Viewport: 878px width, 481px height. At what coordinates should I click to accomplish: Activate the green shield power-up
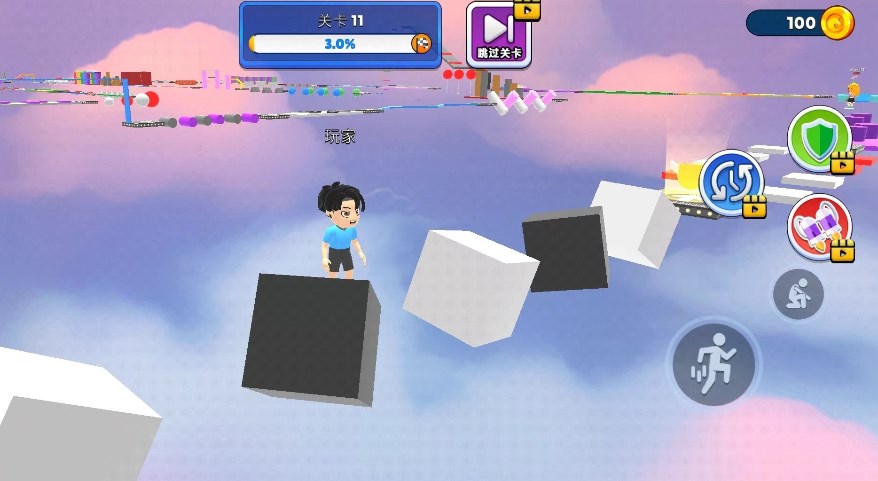pyautogui.click(x=819, y=138)
